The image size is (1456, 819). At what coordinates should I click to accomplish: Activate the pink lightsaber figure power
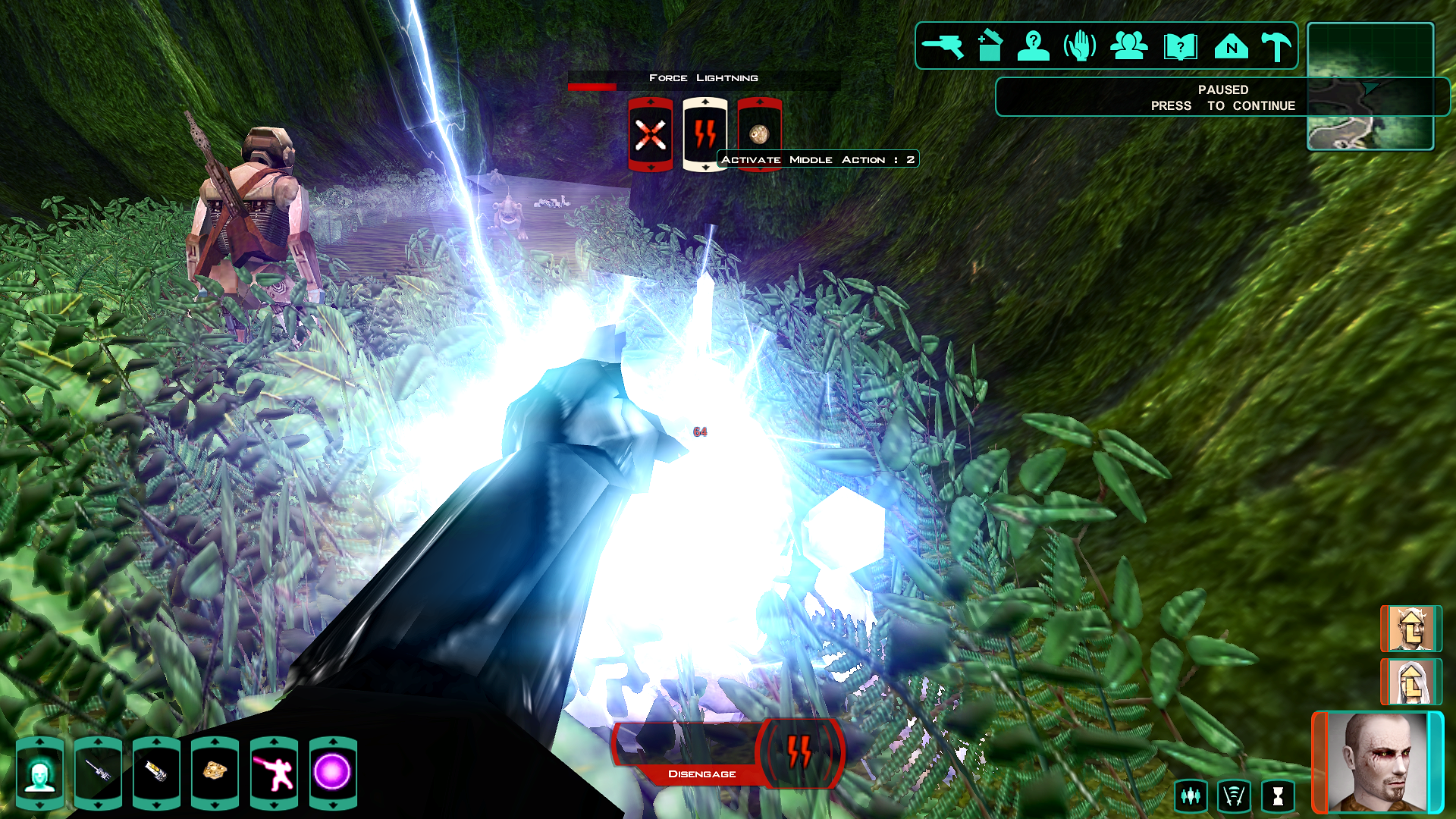click(274, 773)
